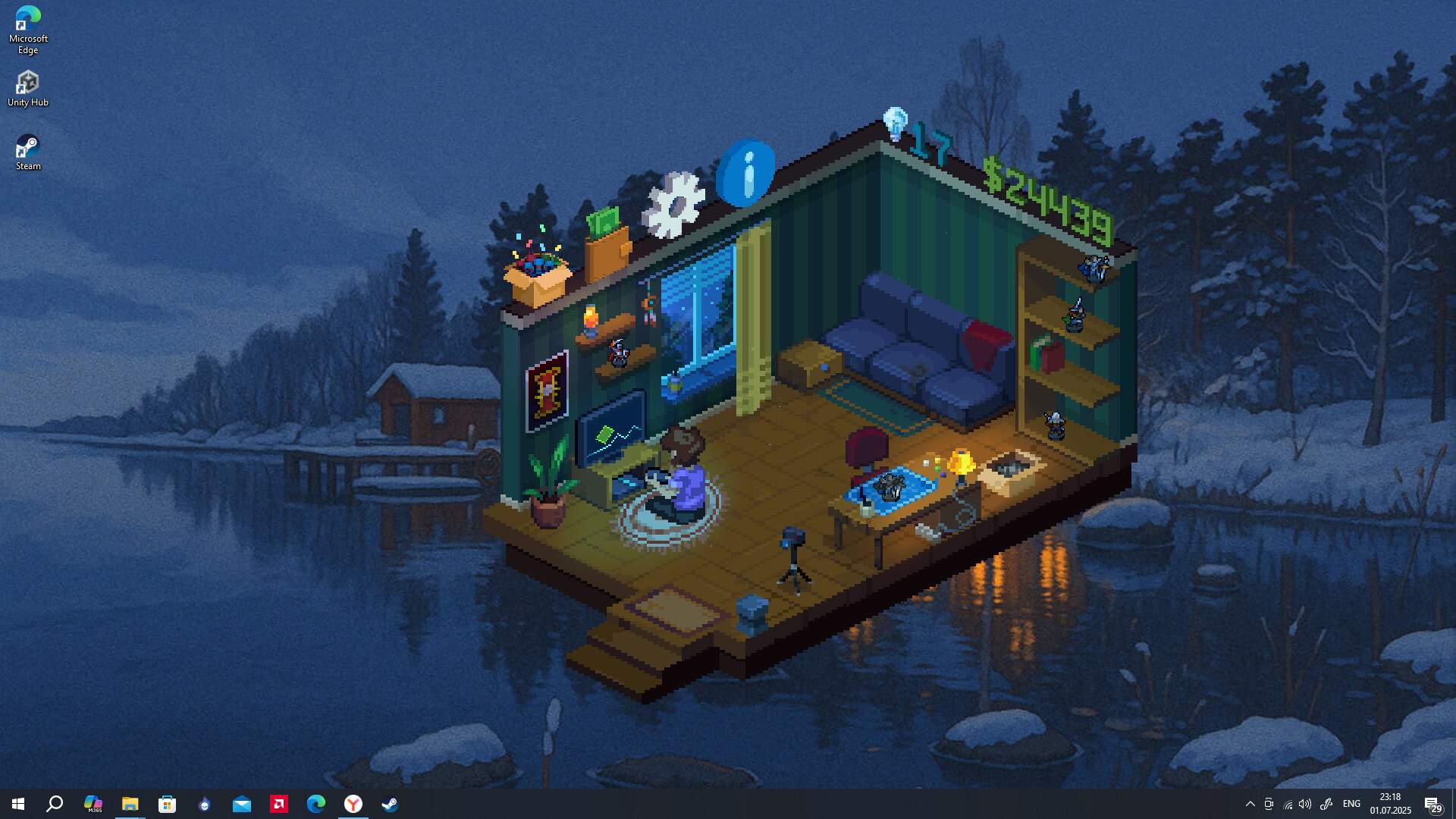The width and height of the screenshot is (1456, 819).
Task: Show the blue info panel
Action: pos(746,173)
